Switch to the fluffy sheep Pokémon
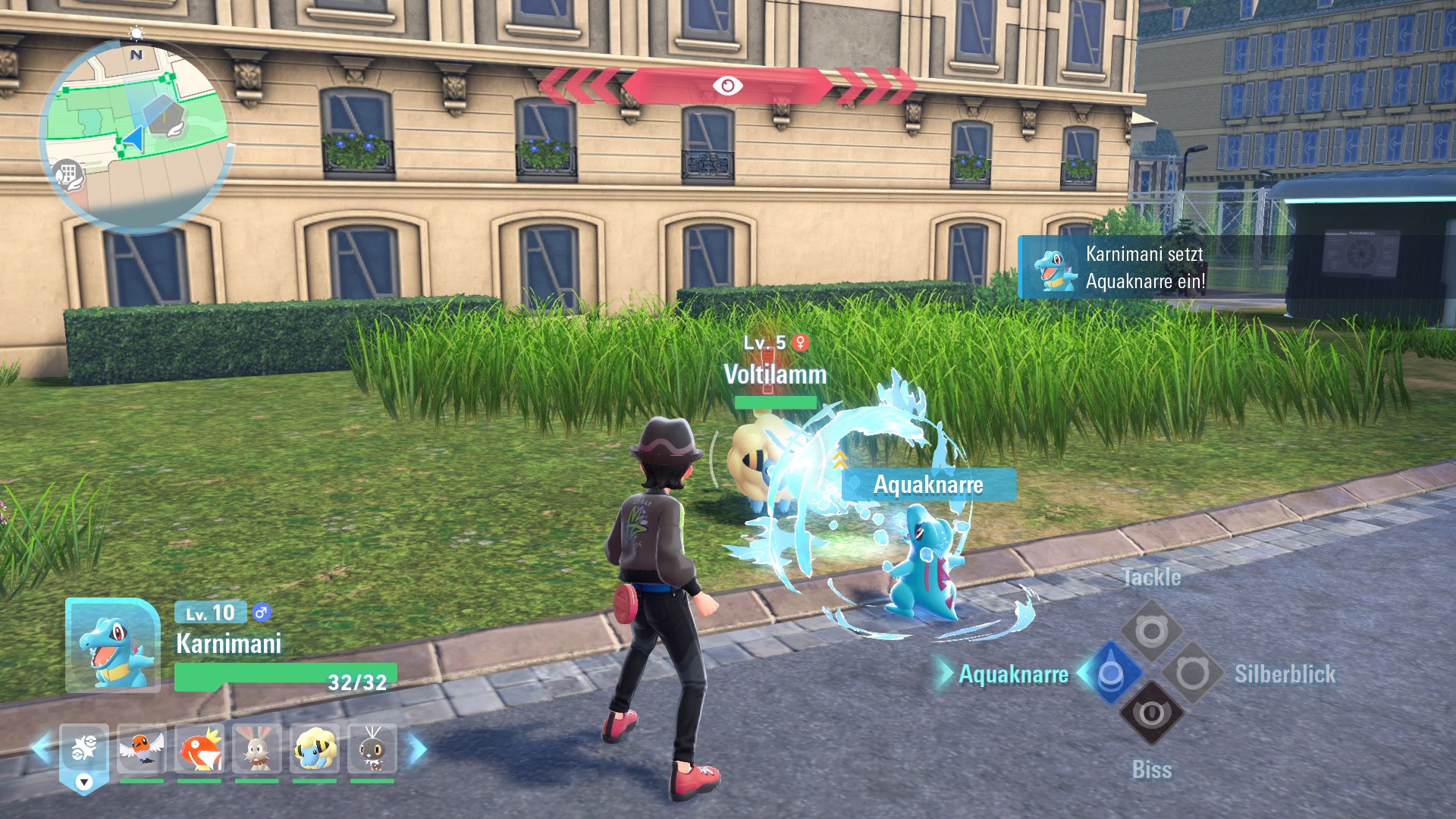This screenshot has height=819, width=1456. pos(315,749)
